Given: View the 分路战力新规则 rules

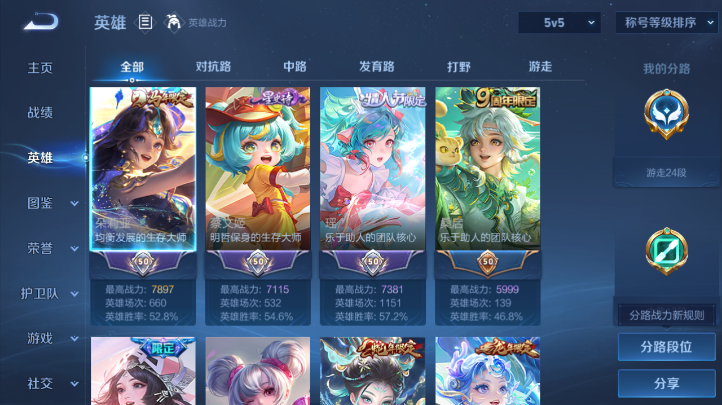Looking at the screenshot, I should tap(666, 315).
